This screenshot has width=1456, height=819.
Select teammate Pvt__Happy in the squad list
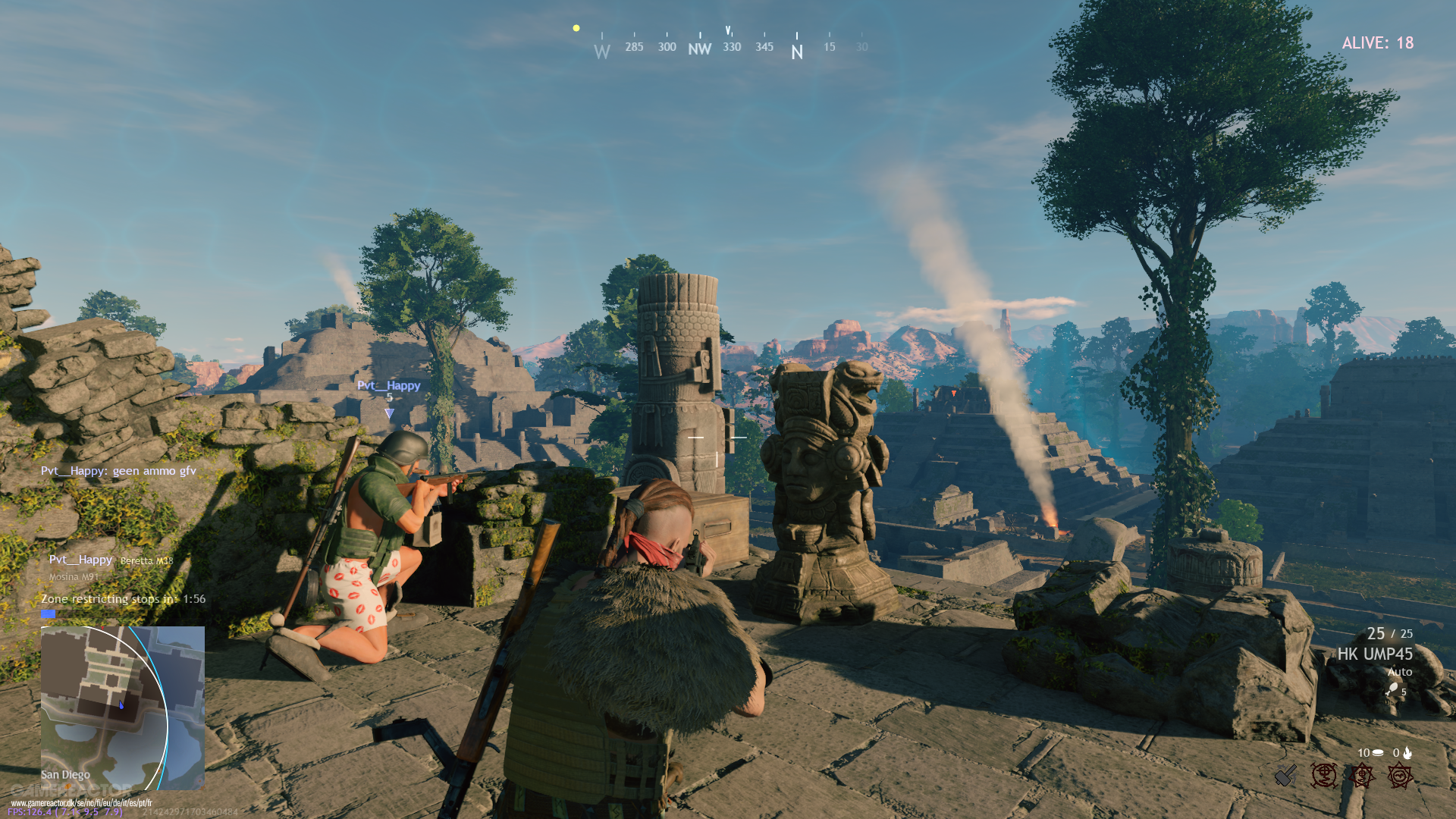pos(80,560)
